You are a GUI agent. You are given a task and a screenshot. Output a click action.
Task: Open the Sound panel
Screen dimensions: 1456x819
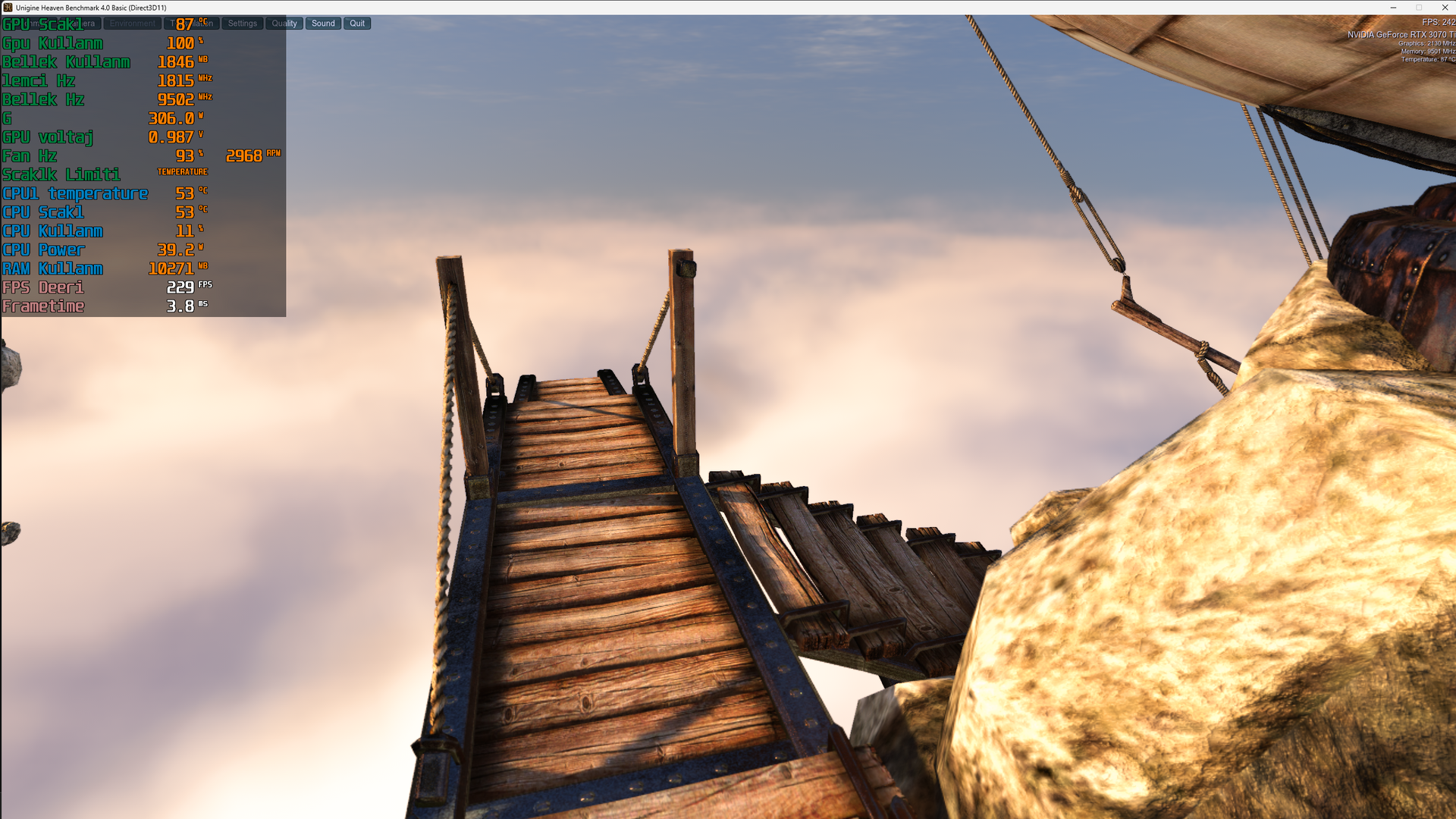pos(323,23)
